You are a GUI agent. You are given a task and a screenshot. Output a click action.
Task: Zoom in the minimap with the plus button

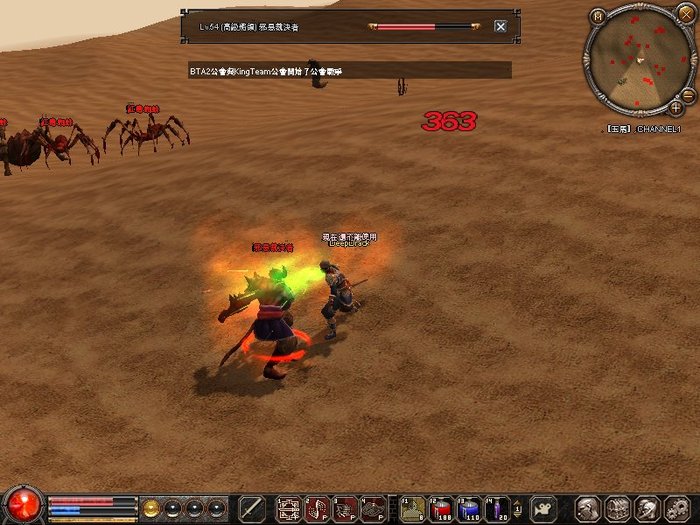676,106
